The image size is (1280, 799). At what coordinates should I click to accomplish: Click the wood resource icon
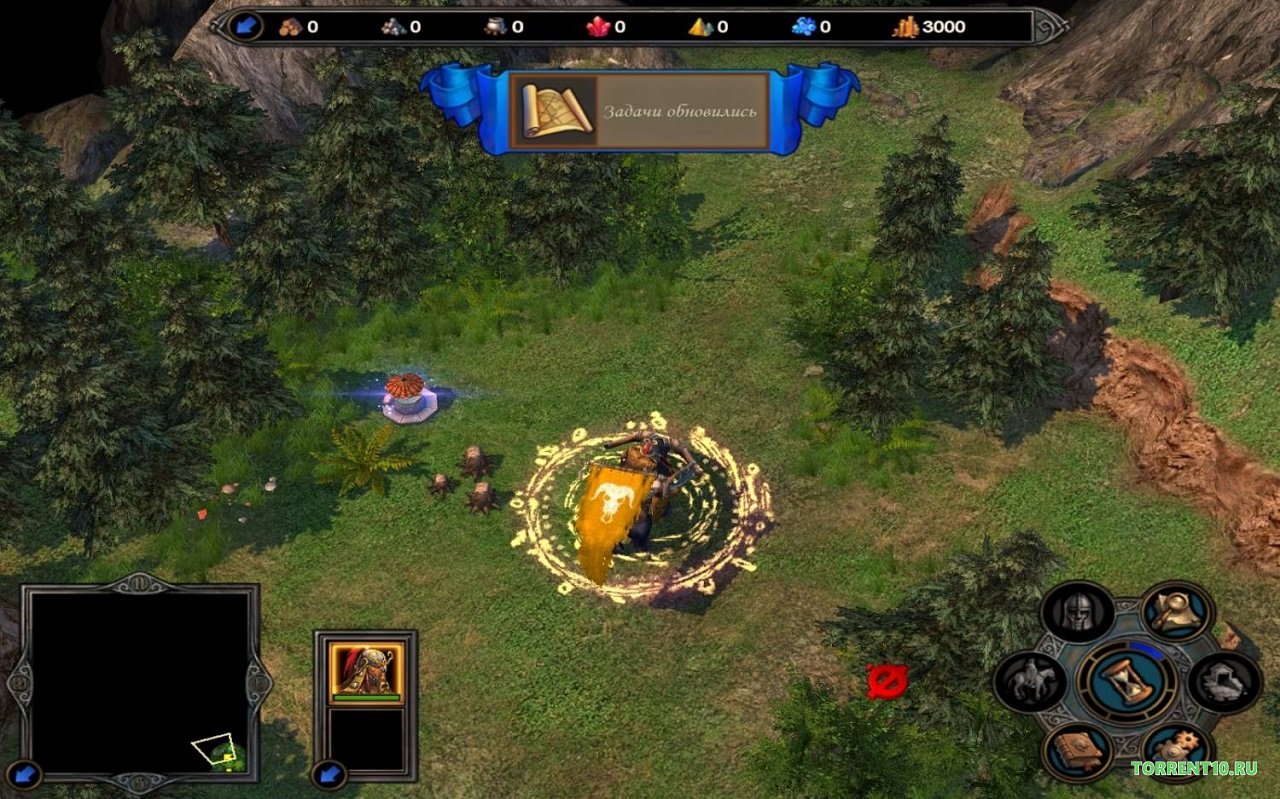click(292, 27)
